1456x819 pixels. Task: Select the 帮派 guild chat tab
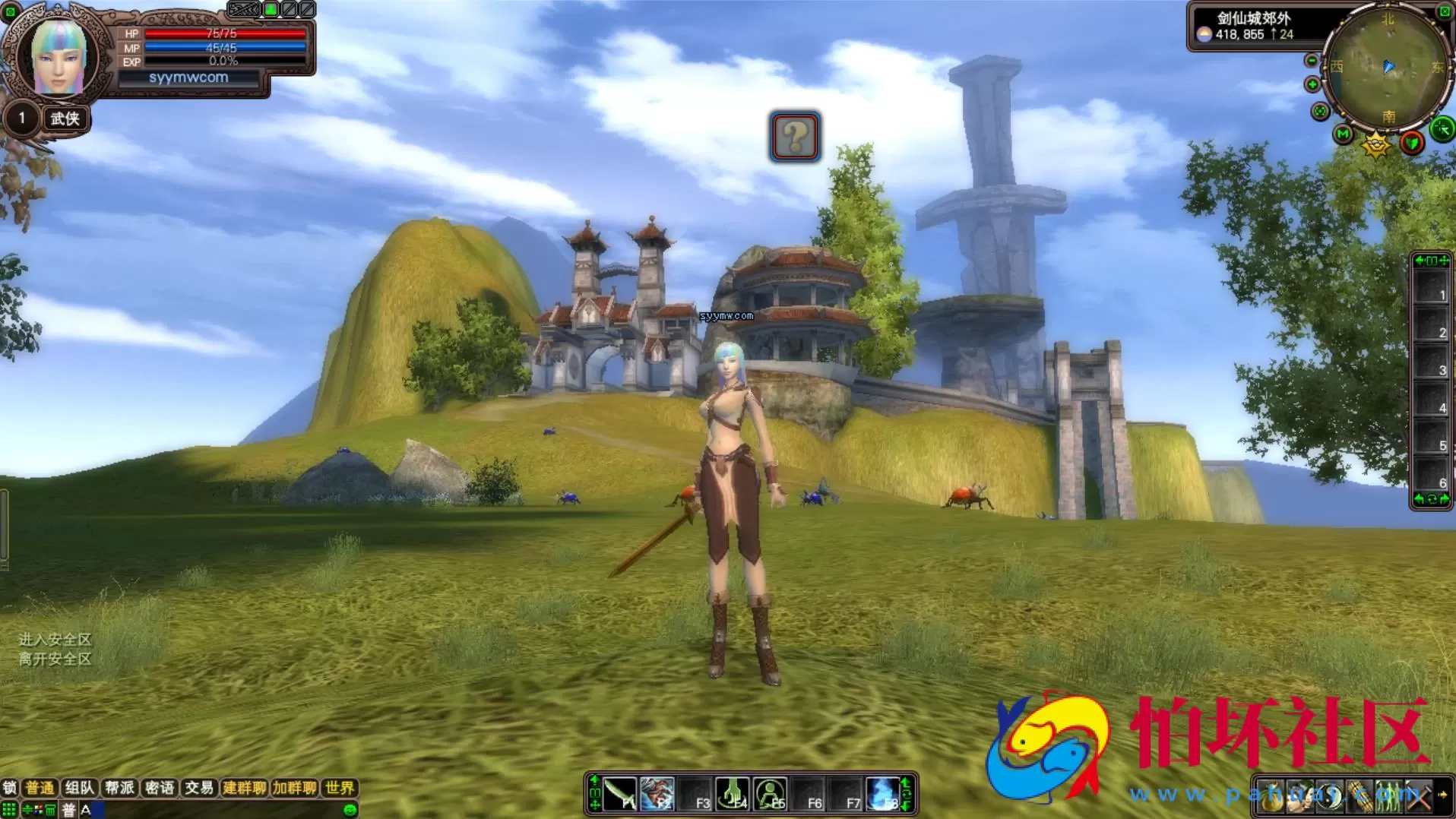(x=119, y=788)
